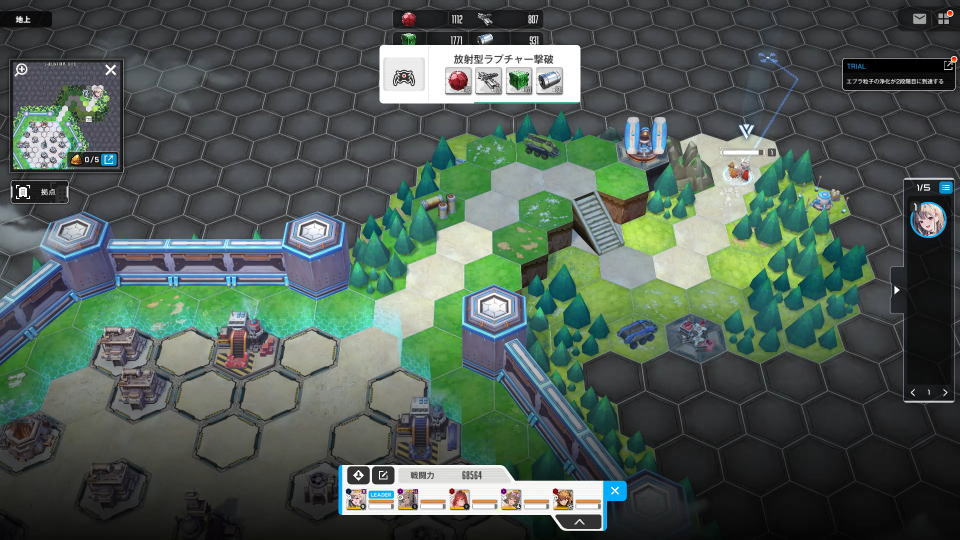Close the squad panel with the blue X
Image resolution: width=960 pixels, height=540 pixels.
pos(615,490)
